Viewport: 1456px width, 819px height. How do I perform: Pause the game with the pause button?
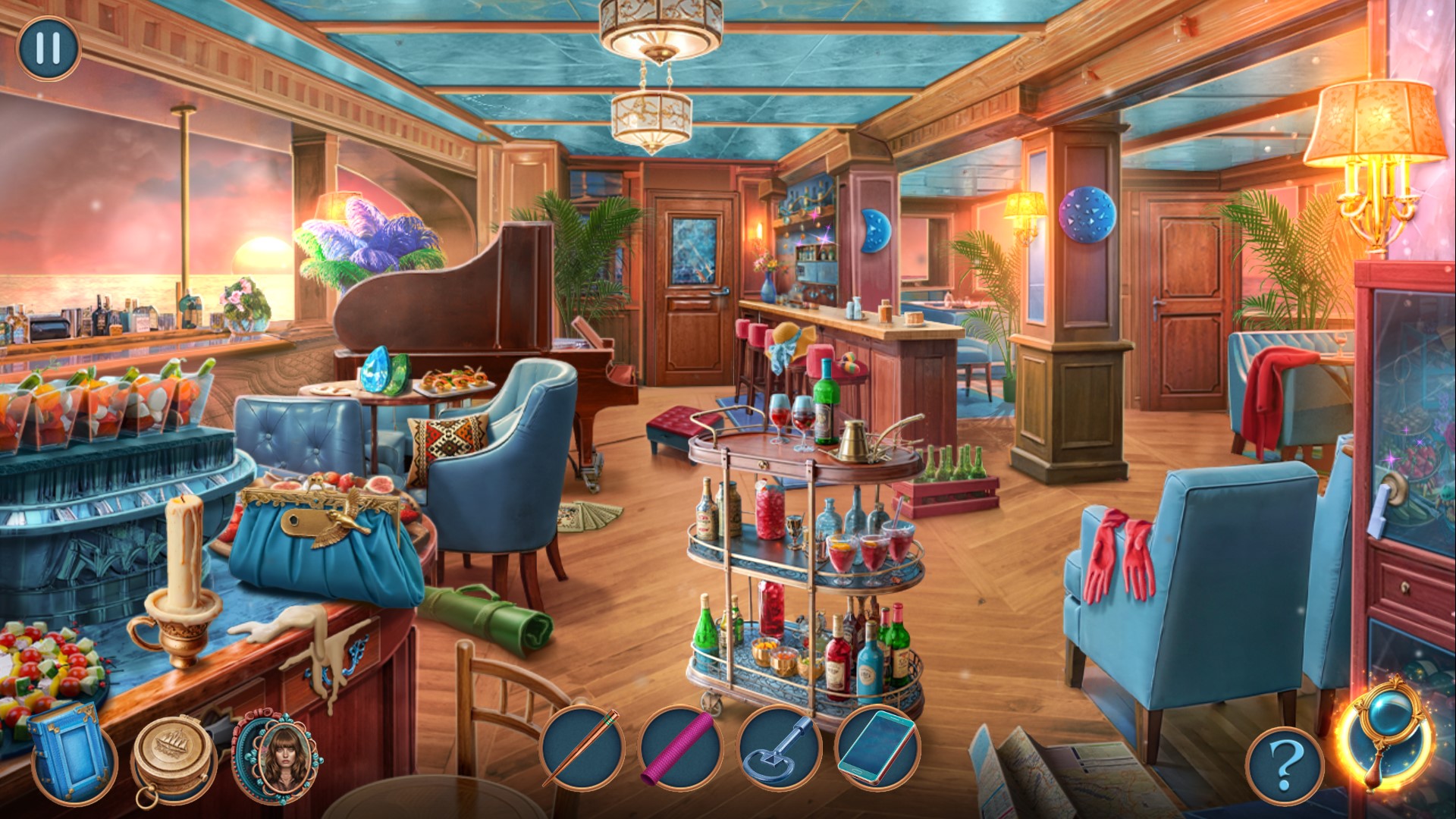click(x=48, y=47)
